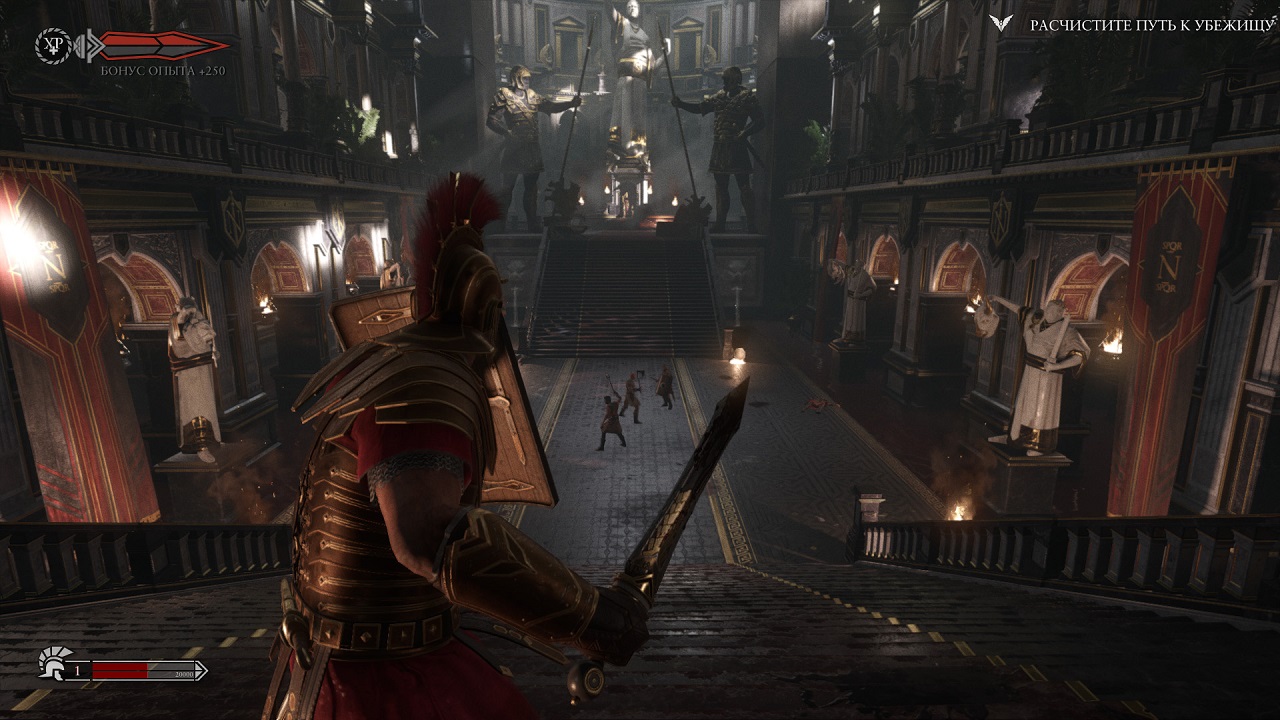1280x720 pixels.
Task: Click the winged objective marker icon
Action: click(x=1001, y=24)
